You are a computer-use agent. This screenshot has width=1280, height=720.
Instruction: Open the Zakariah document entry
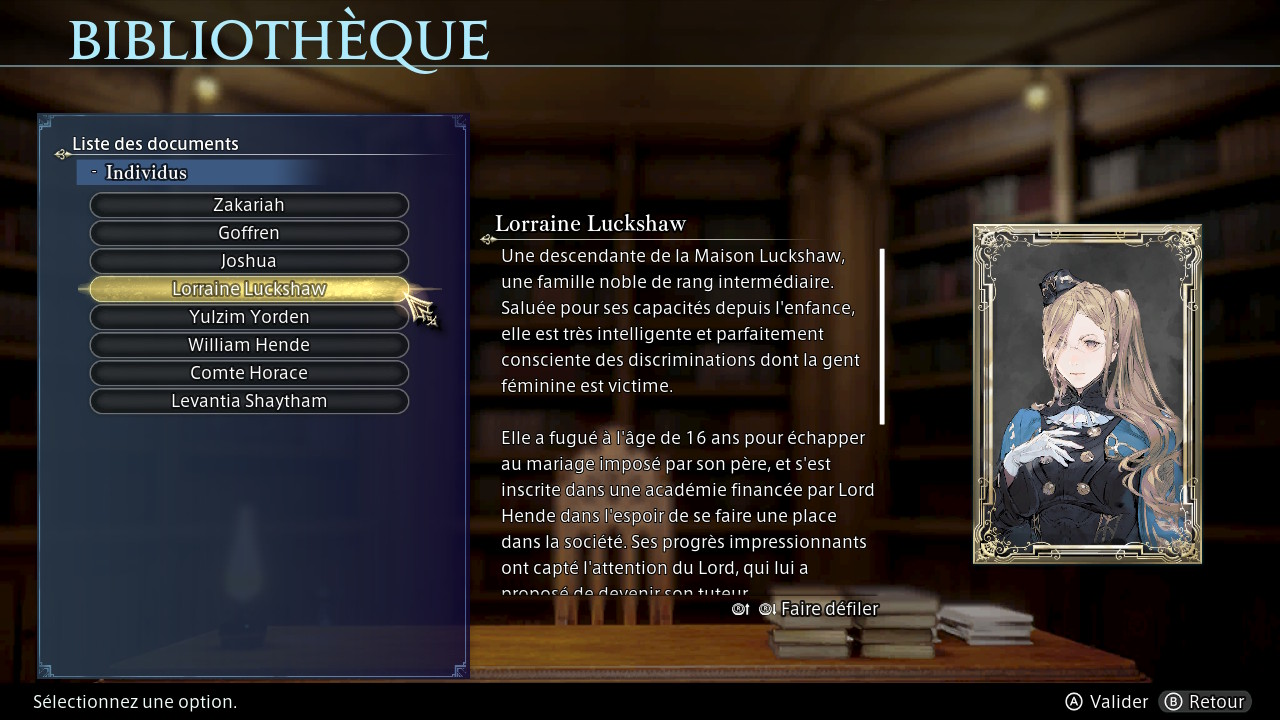coord(249,205)
